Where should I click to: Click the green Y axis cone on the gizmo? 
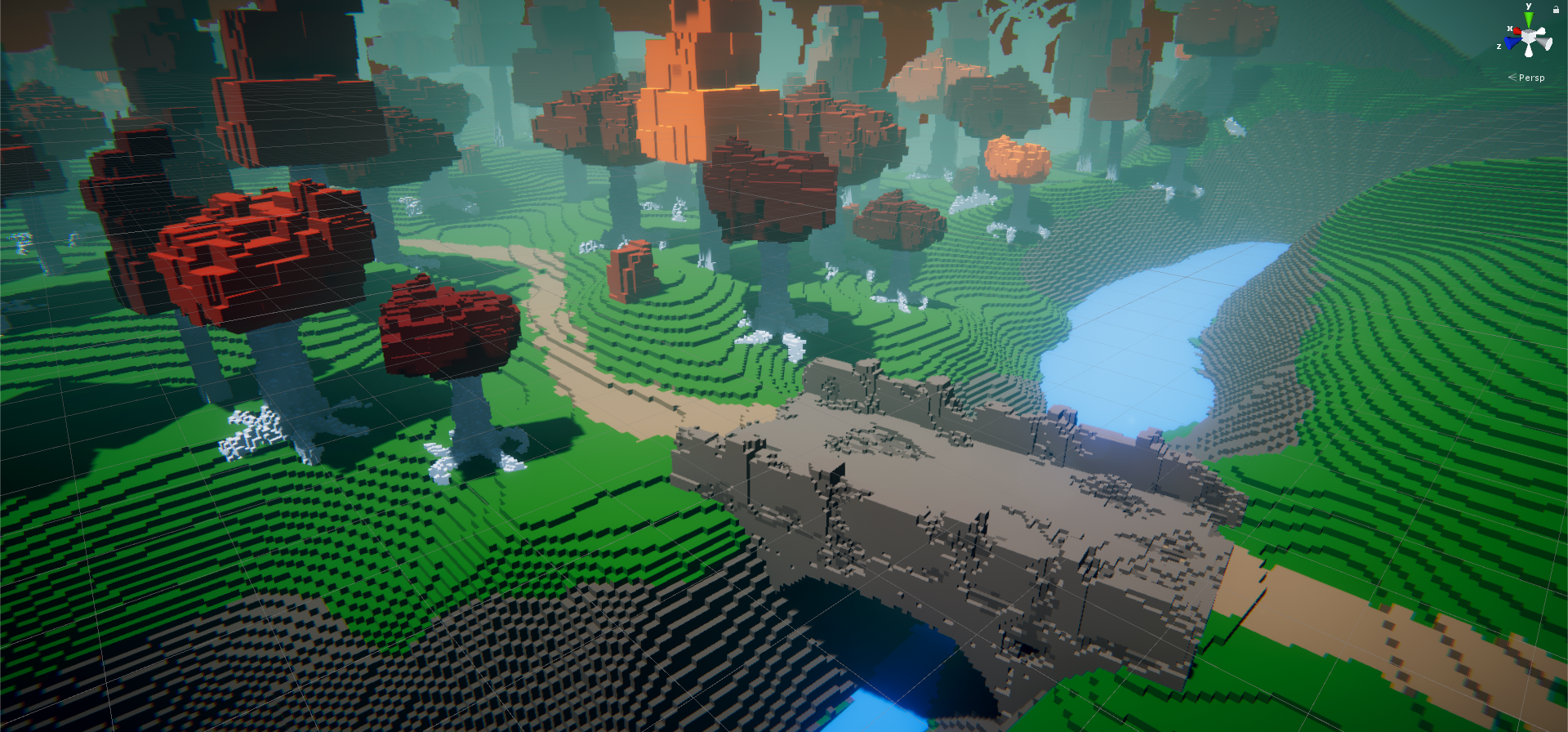tap(1529, 20)
